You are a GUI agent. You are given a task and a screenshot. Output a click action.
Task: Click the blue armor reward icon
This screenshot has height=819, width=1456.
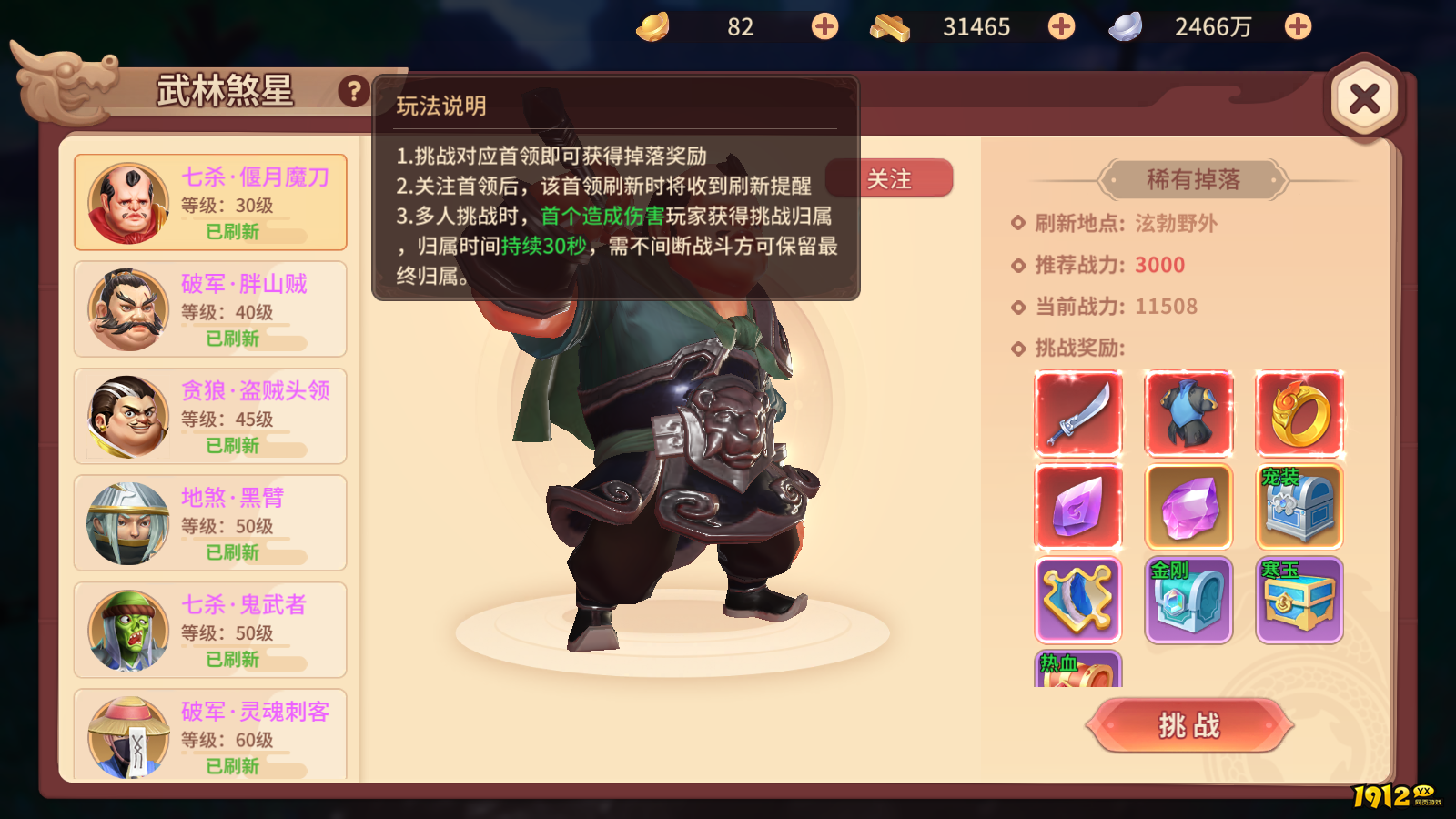(x=1188, y=413)
